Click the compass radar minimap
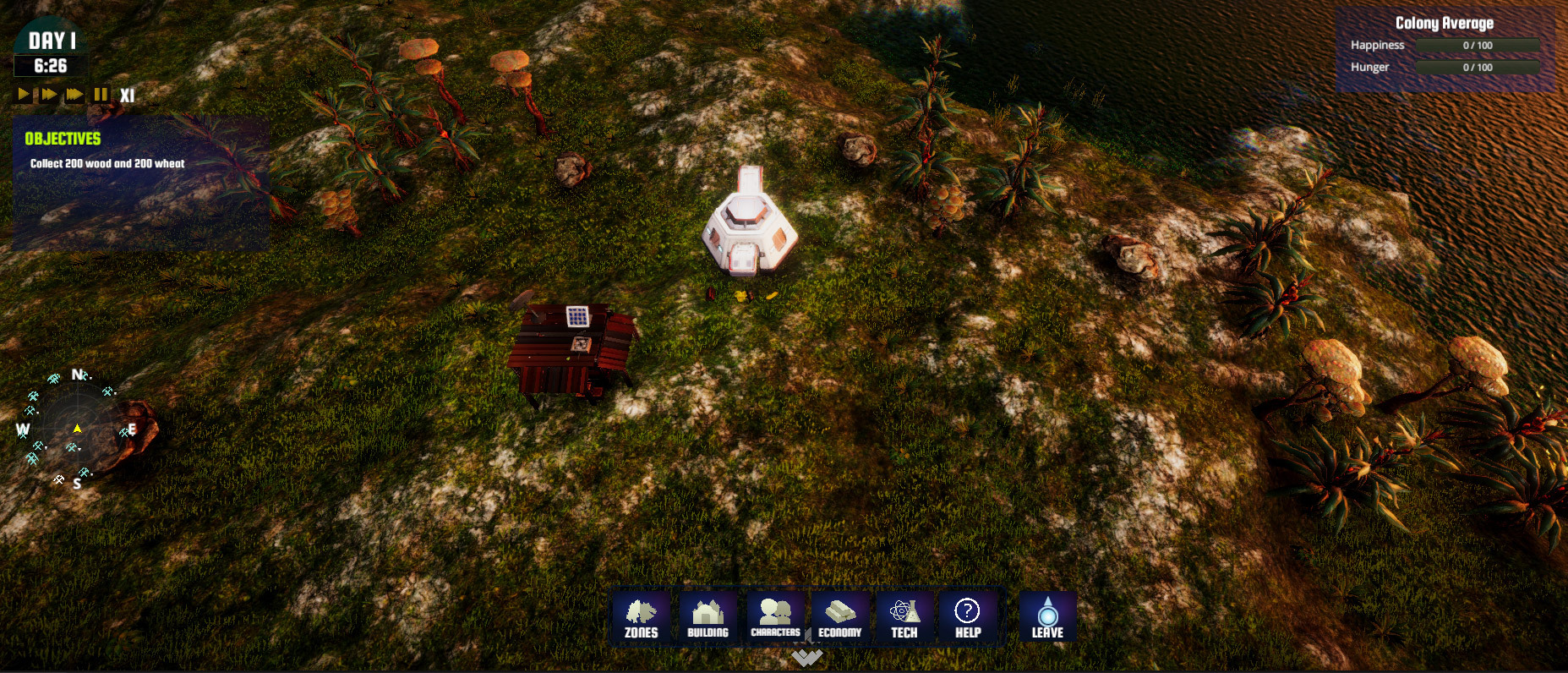 77,430
